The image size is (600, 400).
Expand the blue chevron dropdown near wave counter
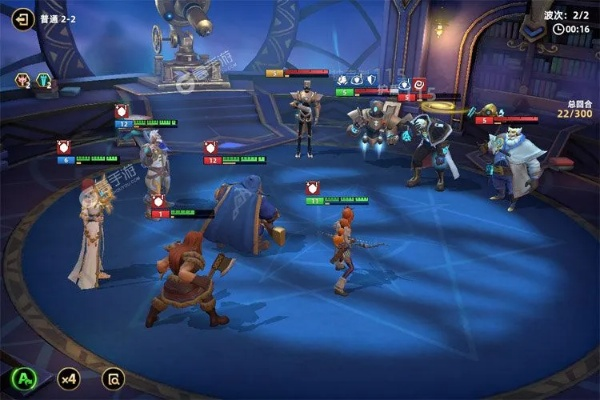point(536,31)
